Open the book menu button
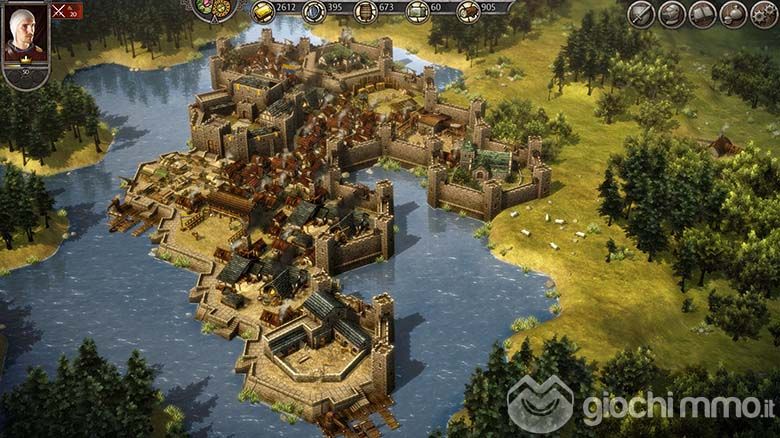Screen dimensions: 780x438 (x=703, y=14)
